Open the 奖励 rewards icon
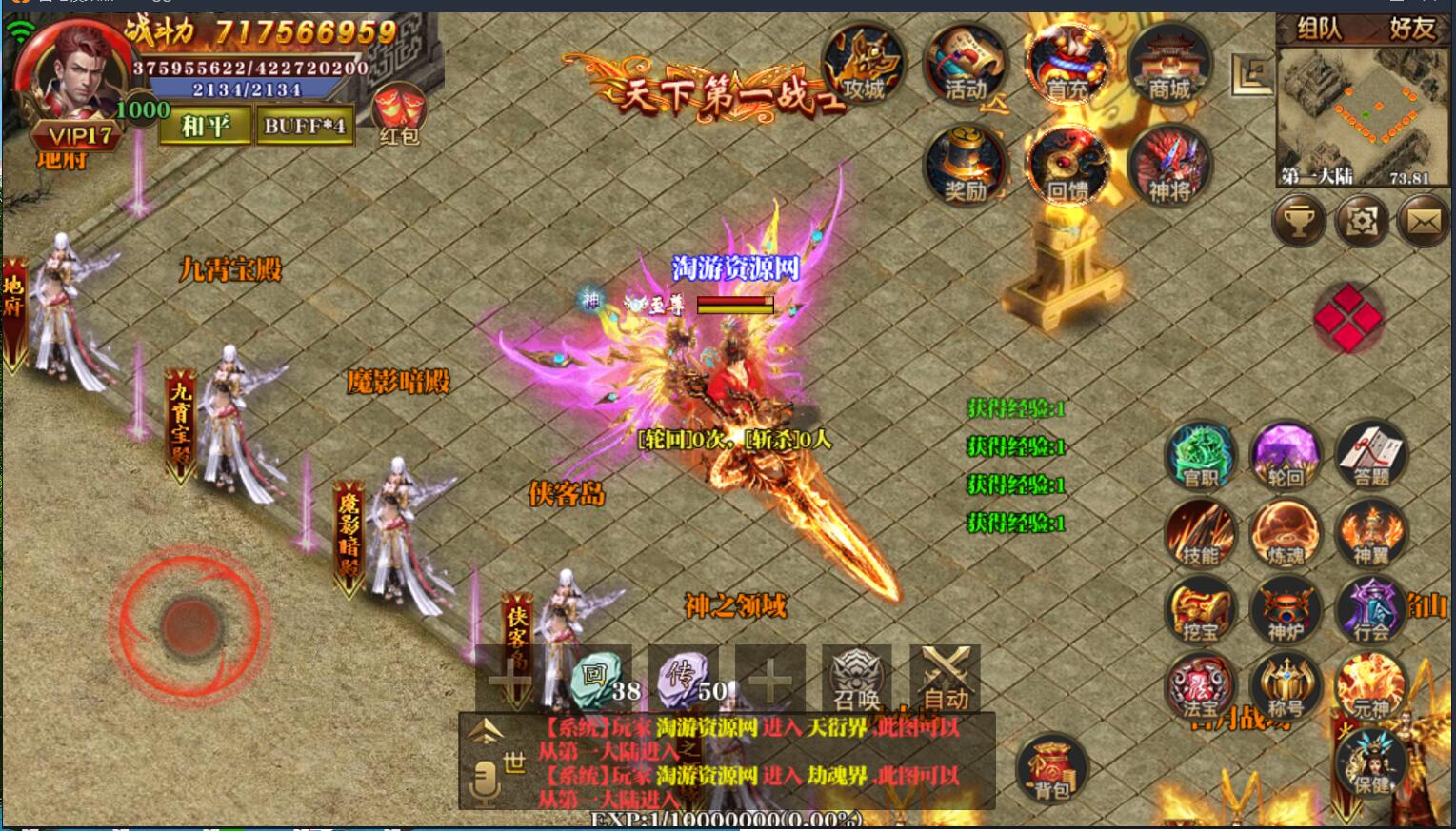The height and width of the screenshot is (831, 1456). pos(964,164)
